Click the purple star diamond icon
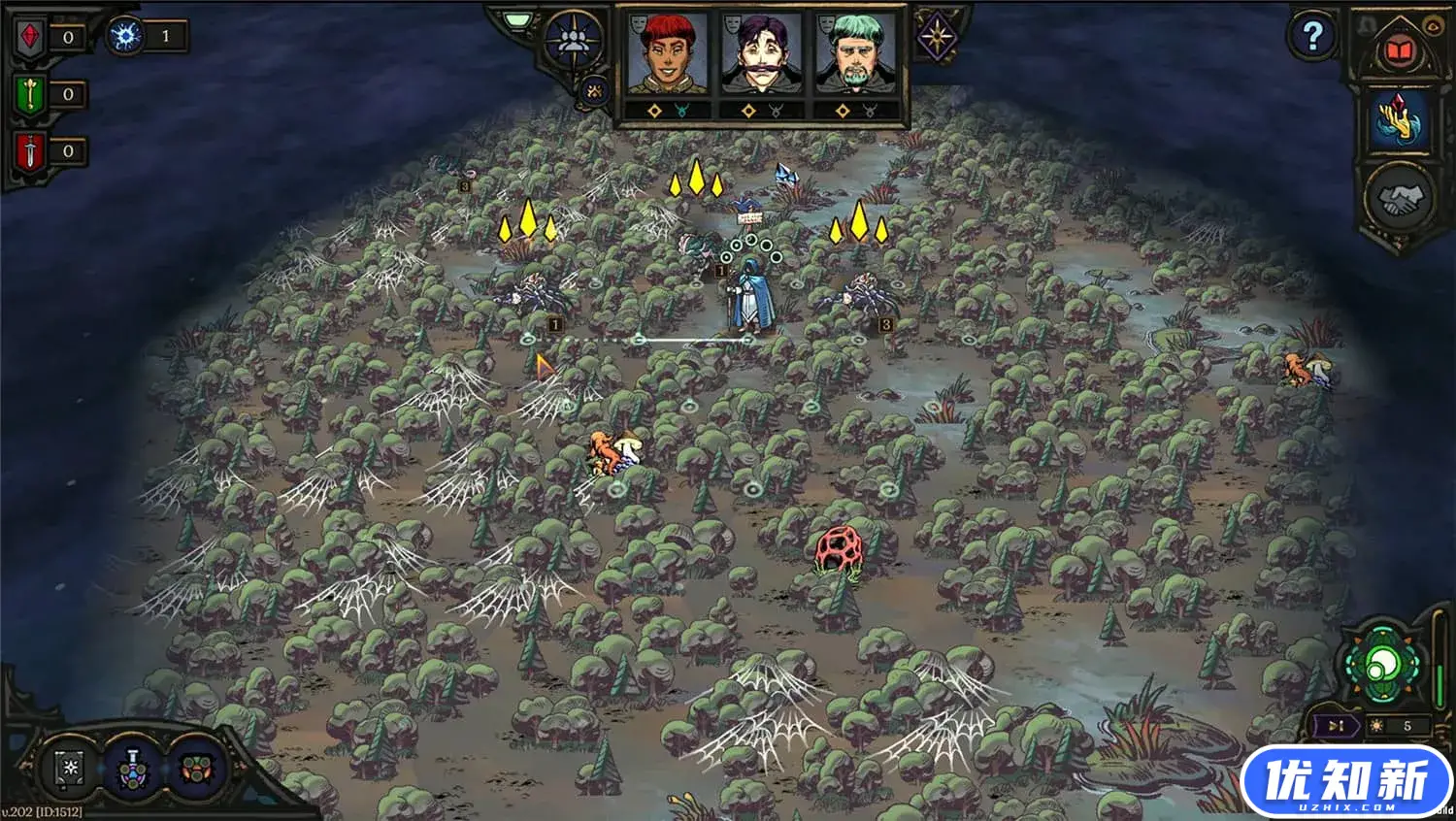1456x821 pixels. (937, 38)
